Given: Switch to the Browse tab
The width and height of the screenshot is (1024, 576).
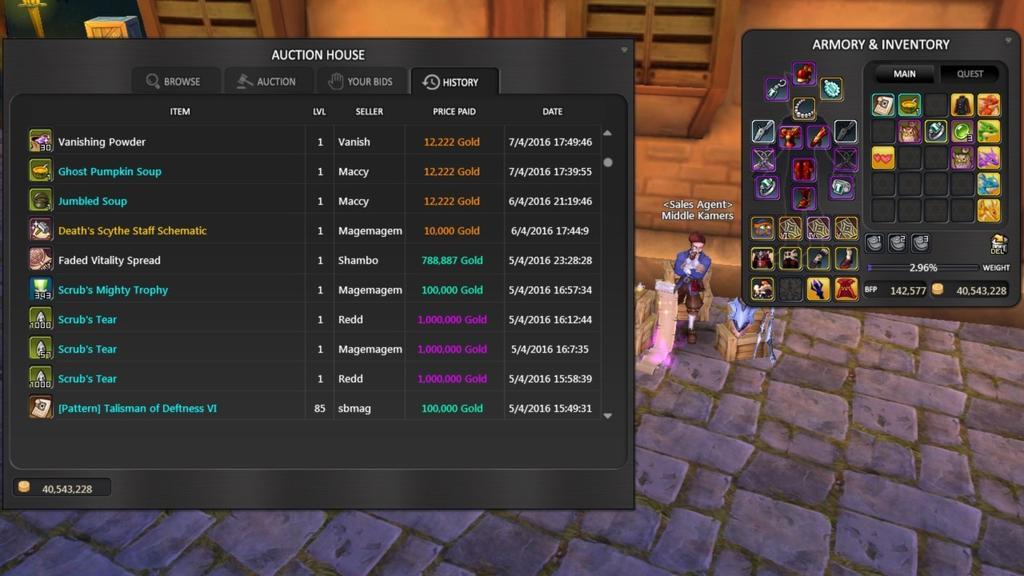Looking at the screenshot, I should (173, 82).
